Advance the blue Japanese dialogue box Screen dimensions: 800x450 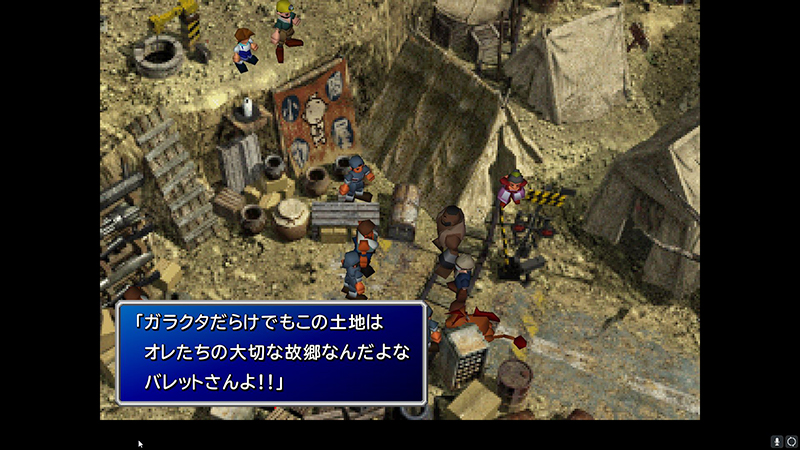tap(271, 352)
